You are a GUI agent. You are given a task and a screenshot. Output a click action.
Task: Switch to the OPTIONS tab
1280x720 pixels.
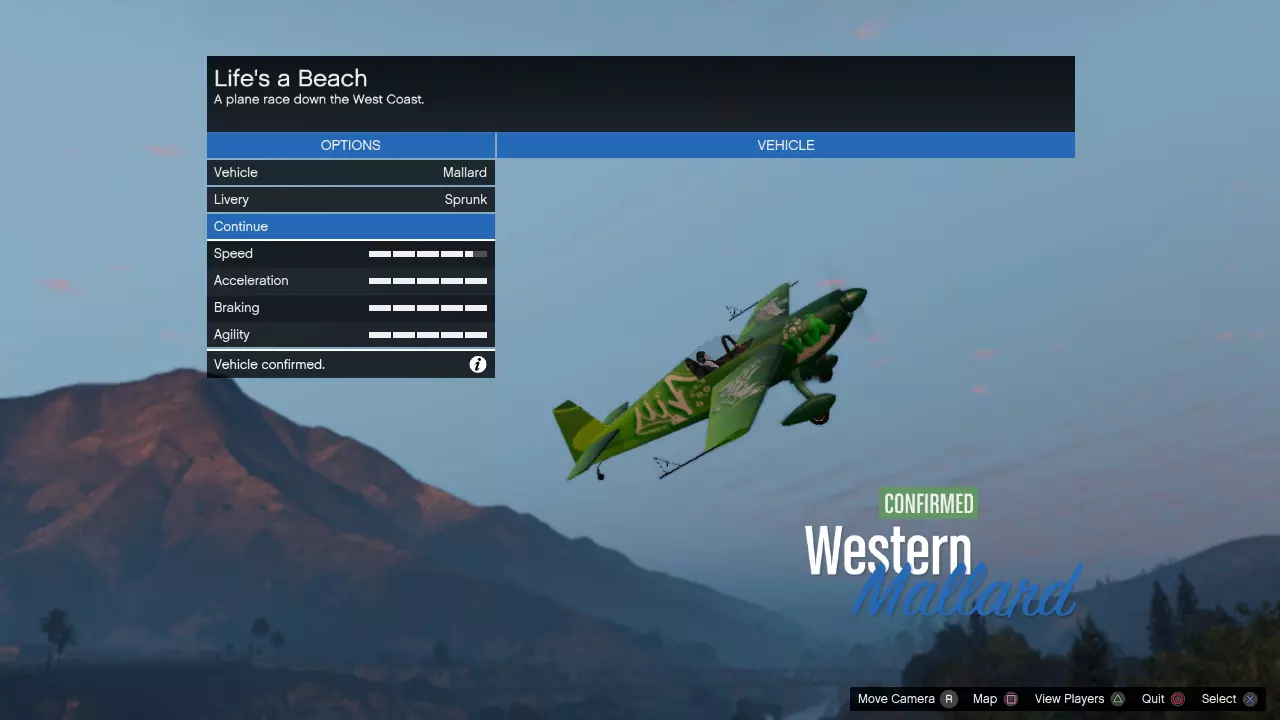[350, 145]
